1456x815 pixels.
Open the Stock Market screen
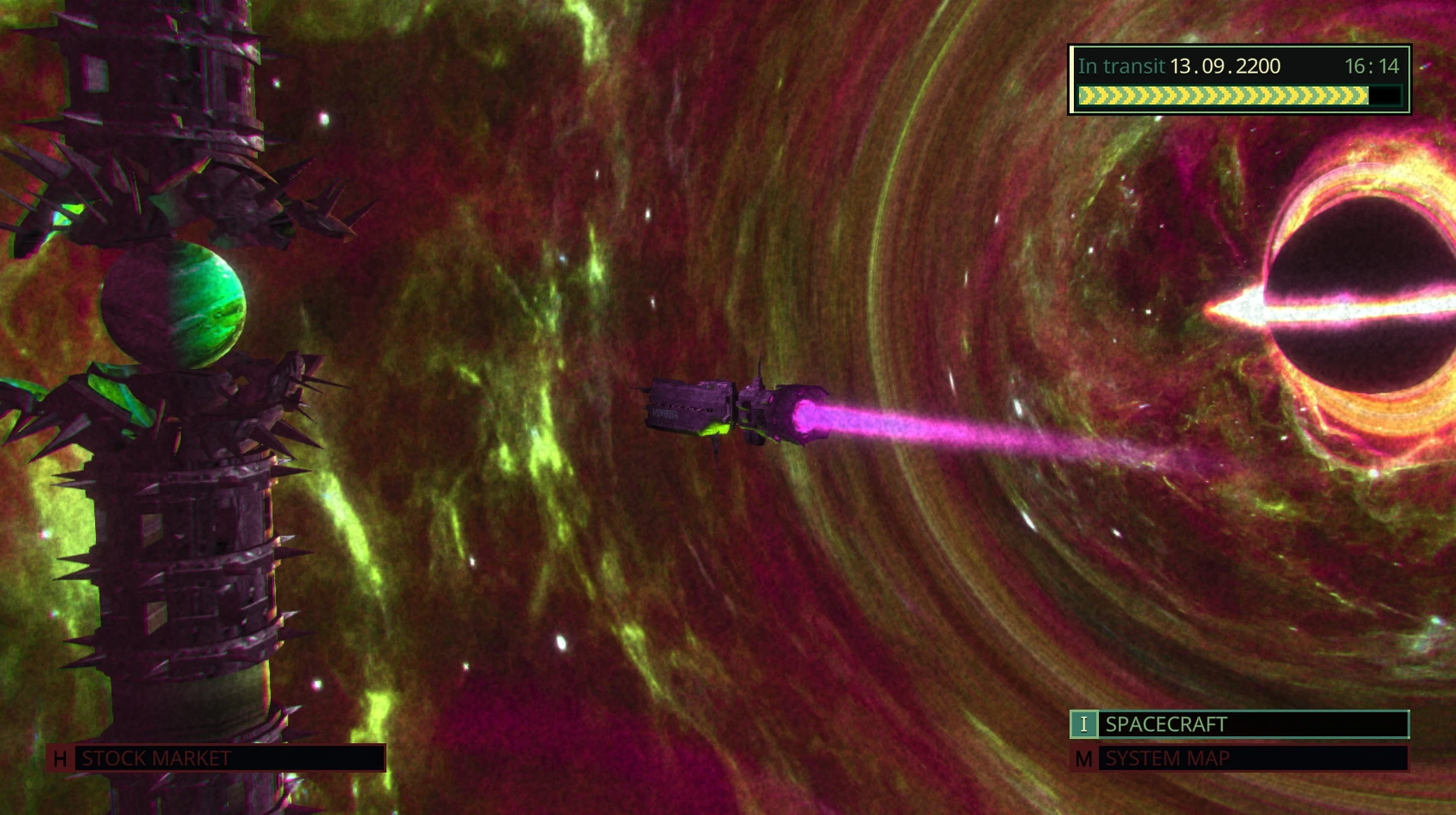[x=218, y=758]
